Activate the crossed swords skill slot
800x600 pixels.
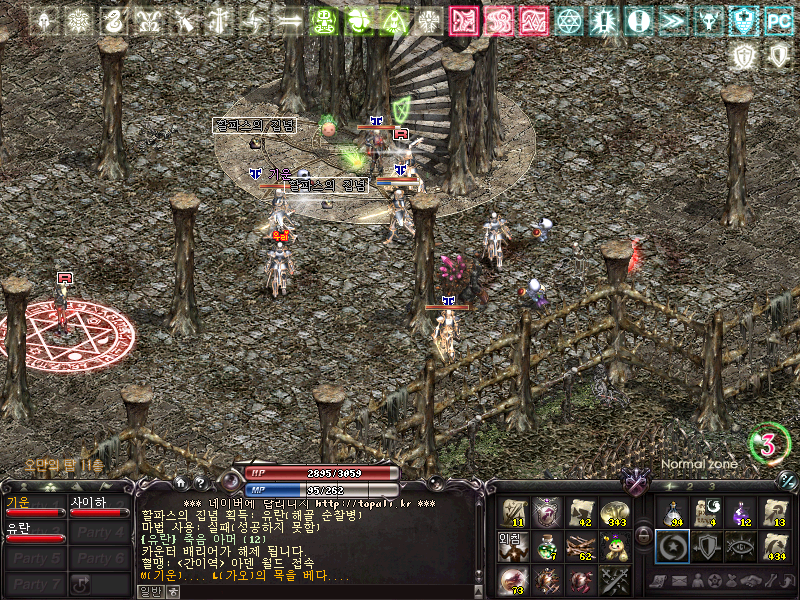[616, 579]
